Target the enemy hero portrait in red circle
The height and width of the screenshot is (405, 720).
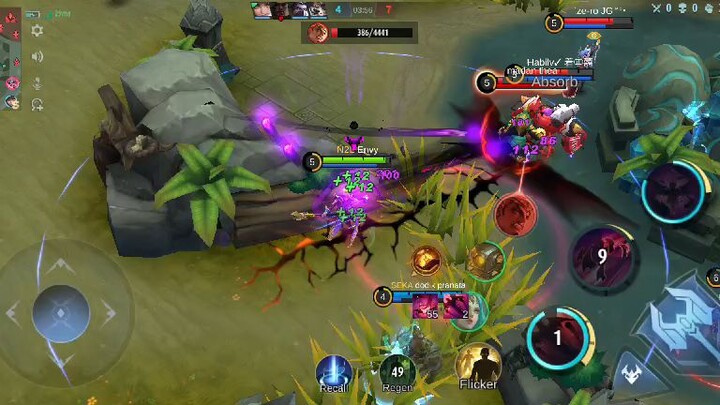516,215
